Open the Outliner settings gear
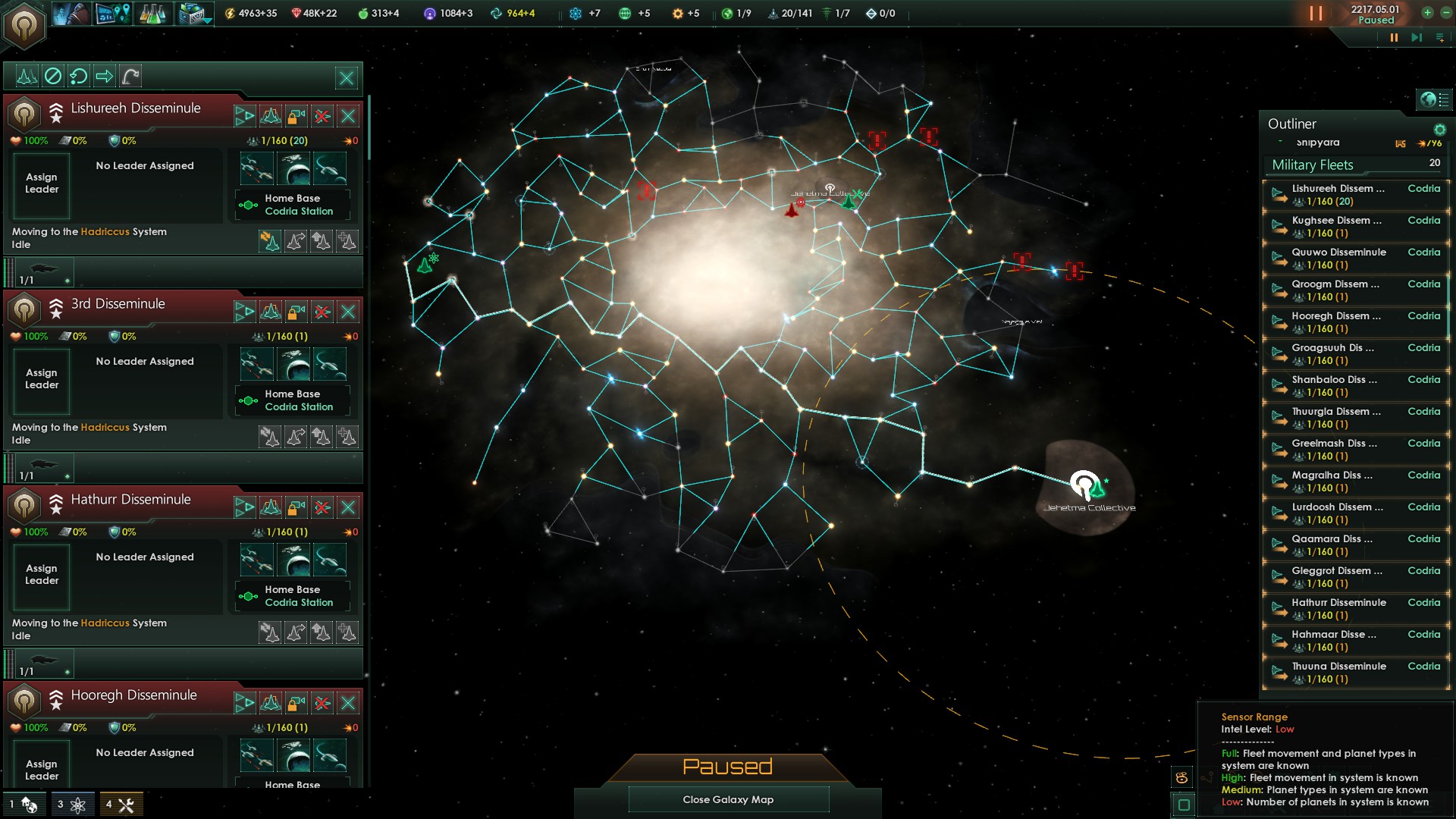This screenshot has width=1456, height=819. [x=1439, y=128]
